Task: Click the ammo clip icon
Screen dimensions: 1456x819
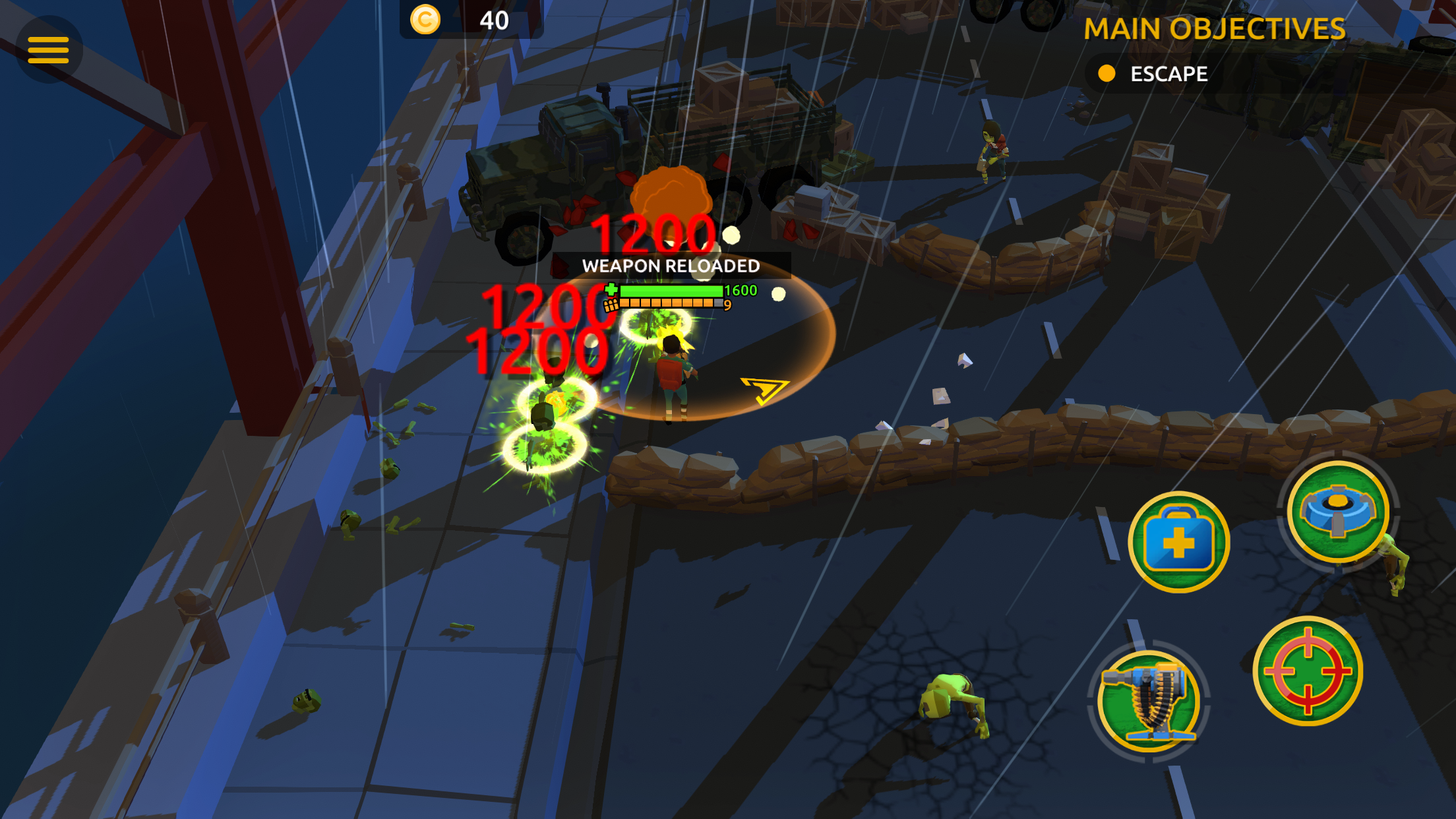Action: (x=610, y=305)
